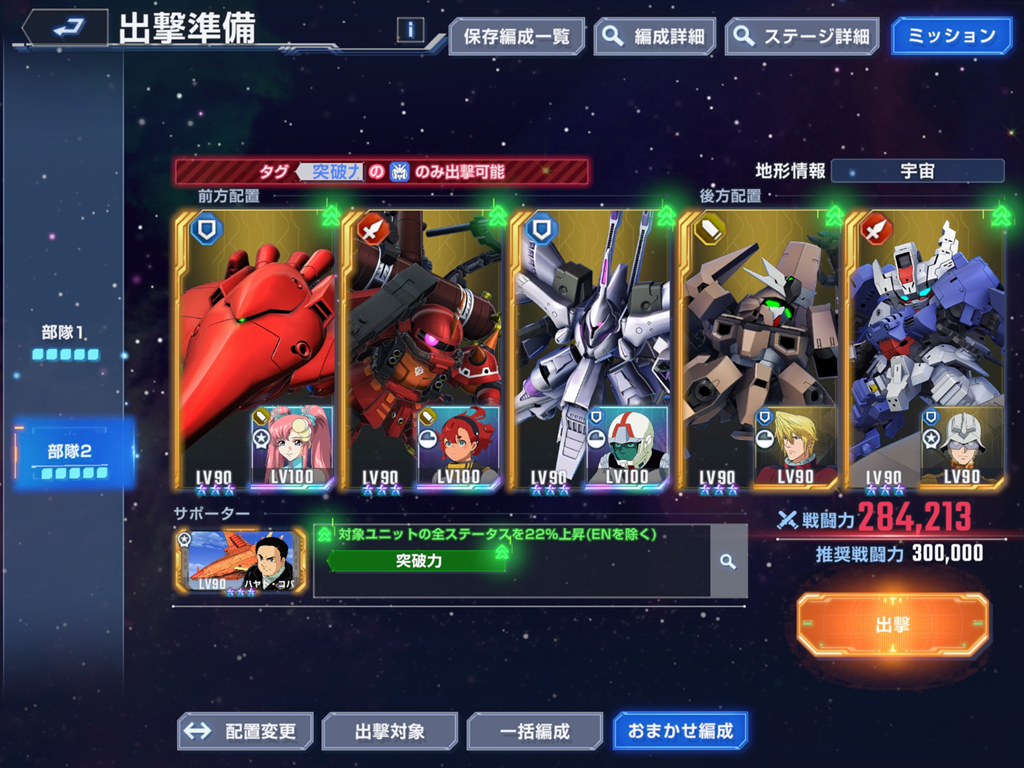The image size is (1024, 768).
Task: Activate おまかせ編成 auto formation
Action: click(x=680, y=731)
